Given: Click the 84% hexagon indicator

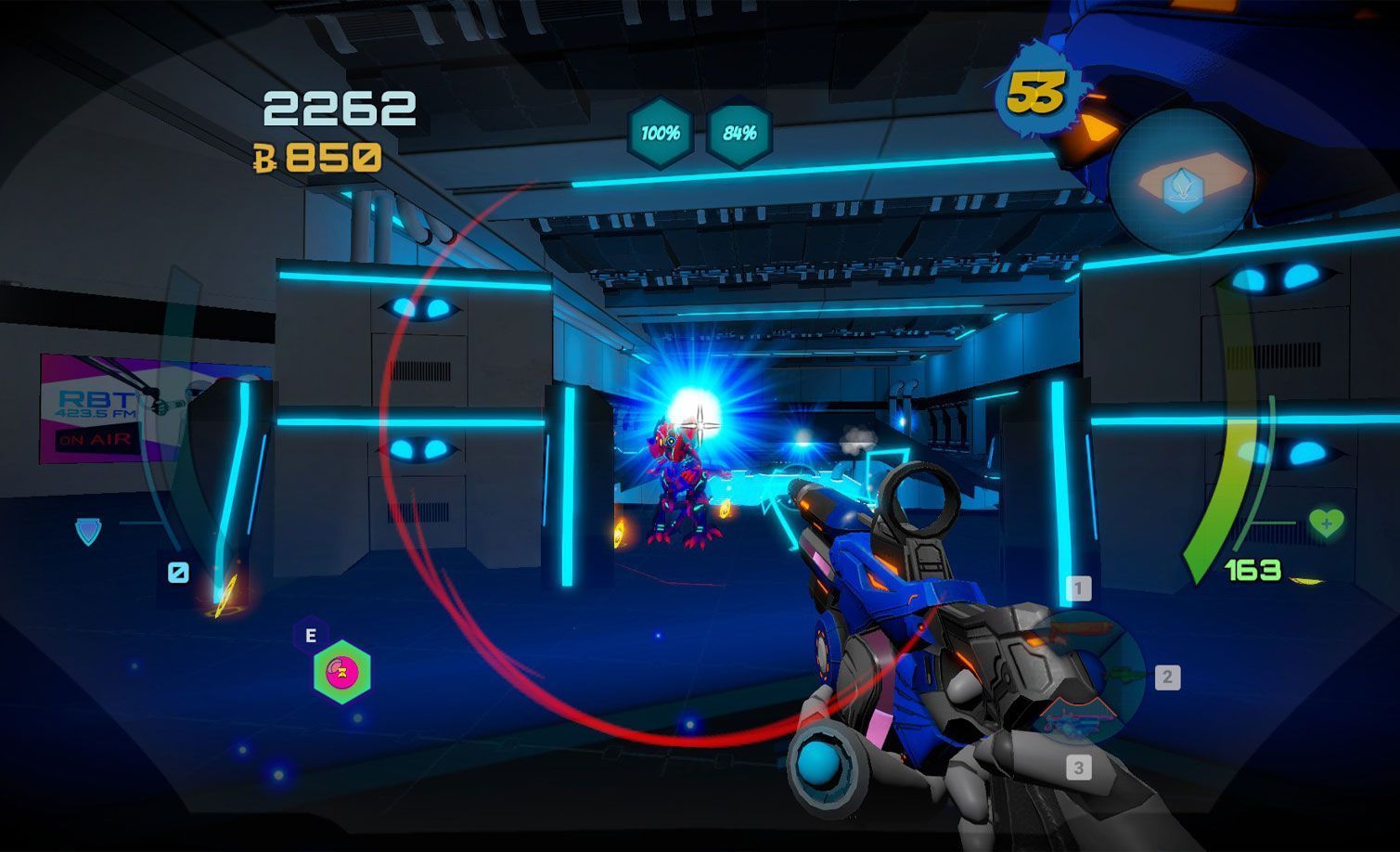Looking at the screenshot, I should [739, 134].
